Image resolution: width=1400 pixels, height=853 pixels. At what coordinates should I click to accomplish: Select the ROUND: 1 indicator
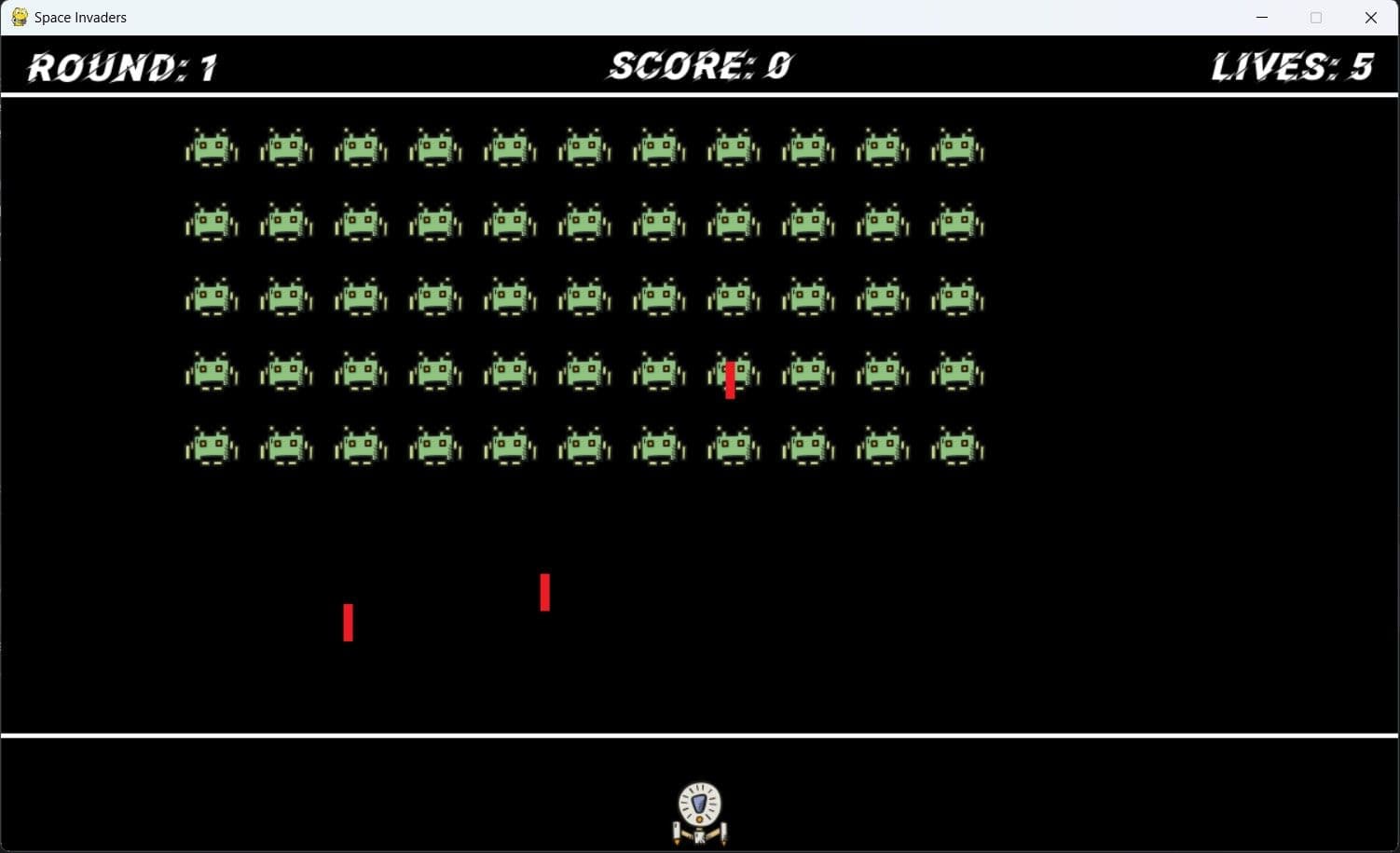click(121, 65)
